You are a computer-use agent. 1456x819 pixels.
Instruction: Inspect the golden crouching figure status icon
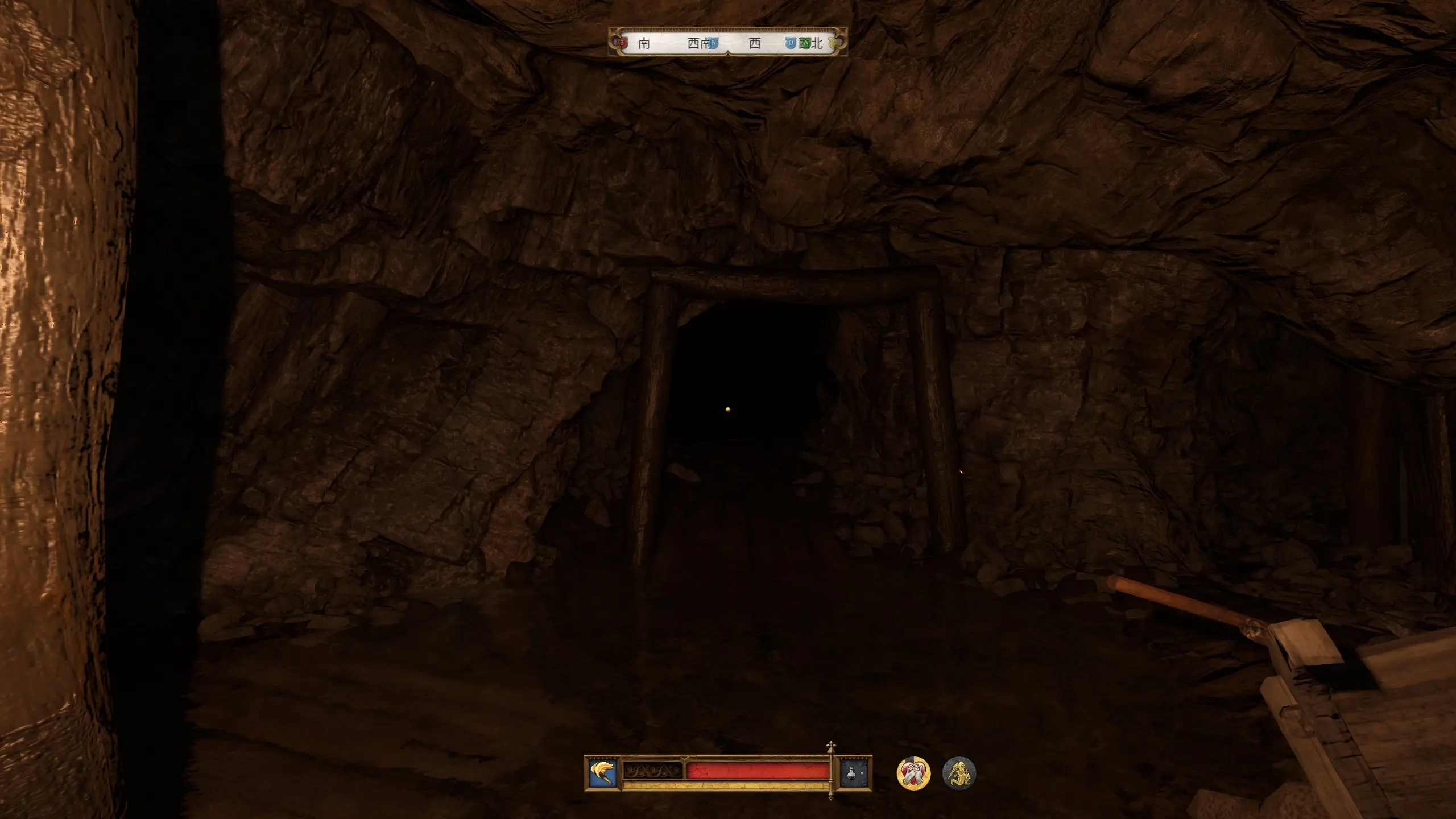pos(959,773)
